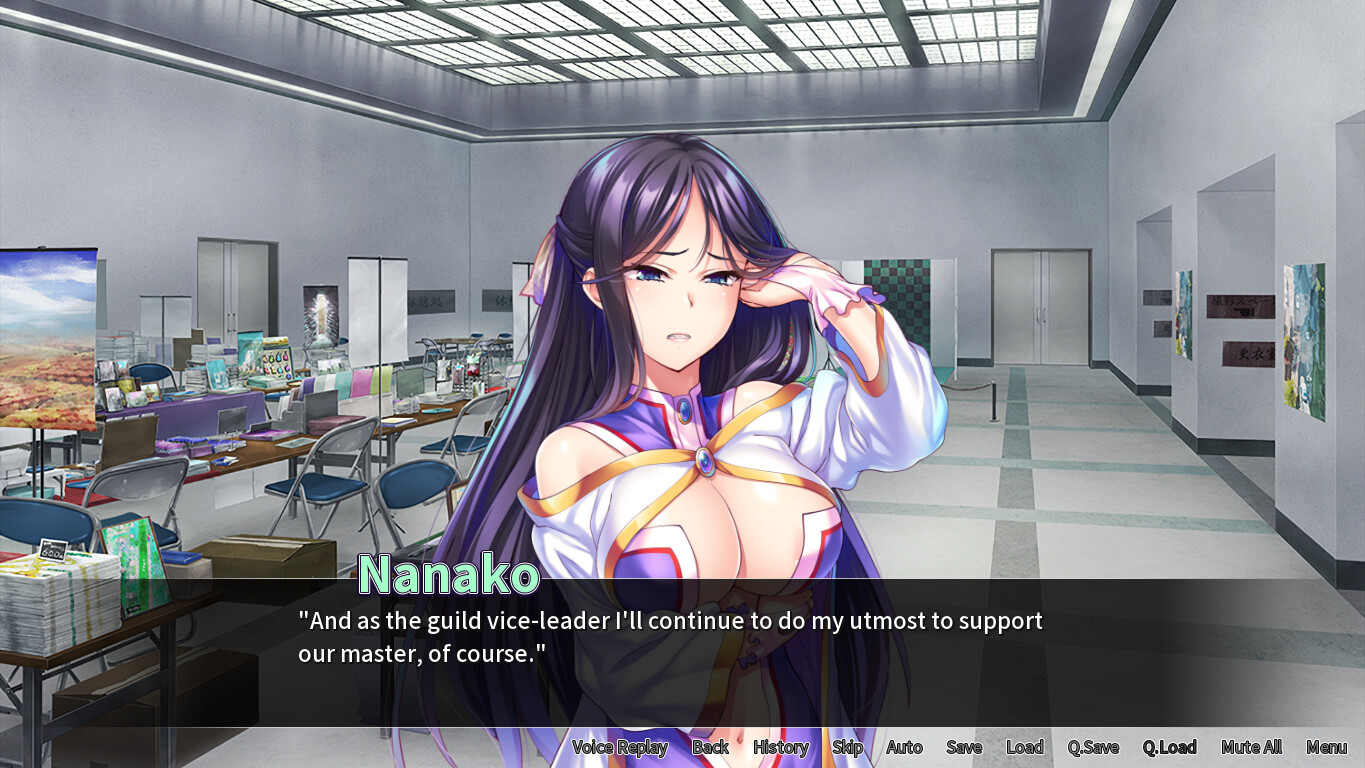The width and height of the screenshot is (1365, 768).
Task: Quick save with Q.Save
Action: (x=1093, y=747)
